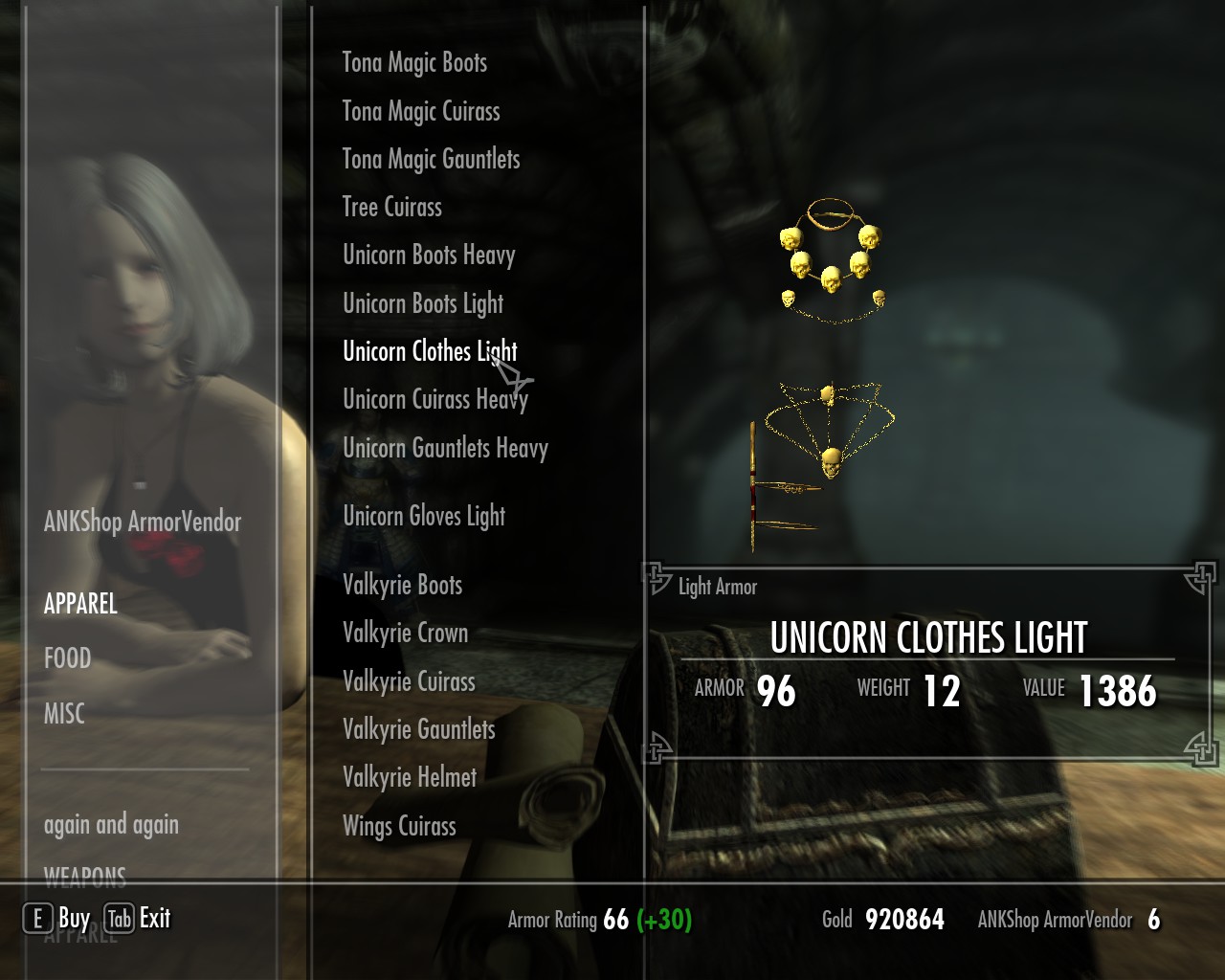Pick Tona Magic Gauntlets from the shop
This screenshot has width=1225, height=980.
[x=431, y=160]
